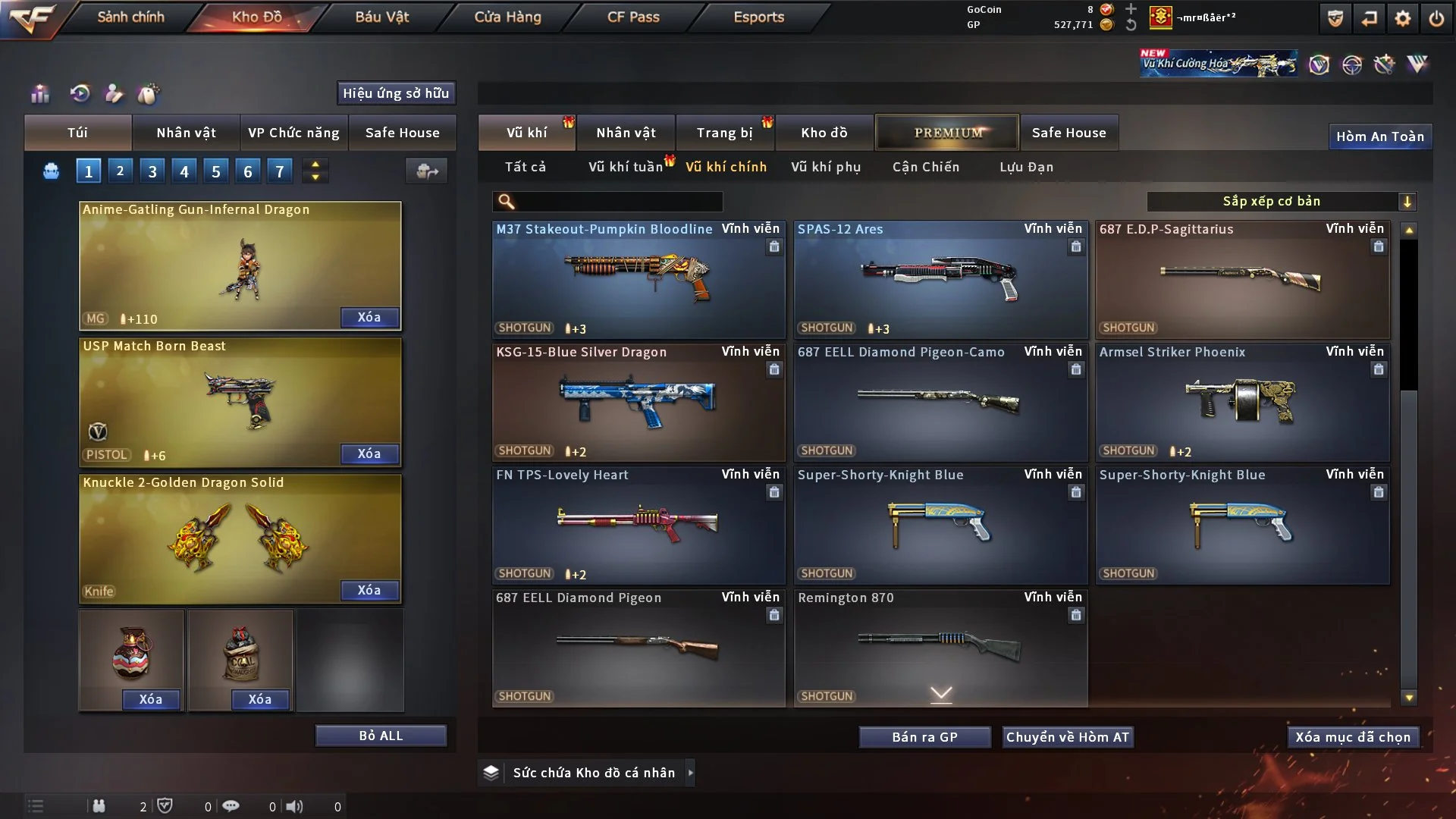Switch to the Nhân vật bag tab
This screenshot has width=1456, height=819.
tap(186, 133)
